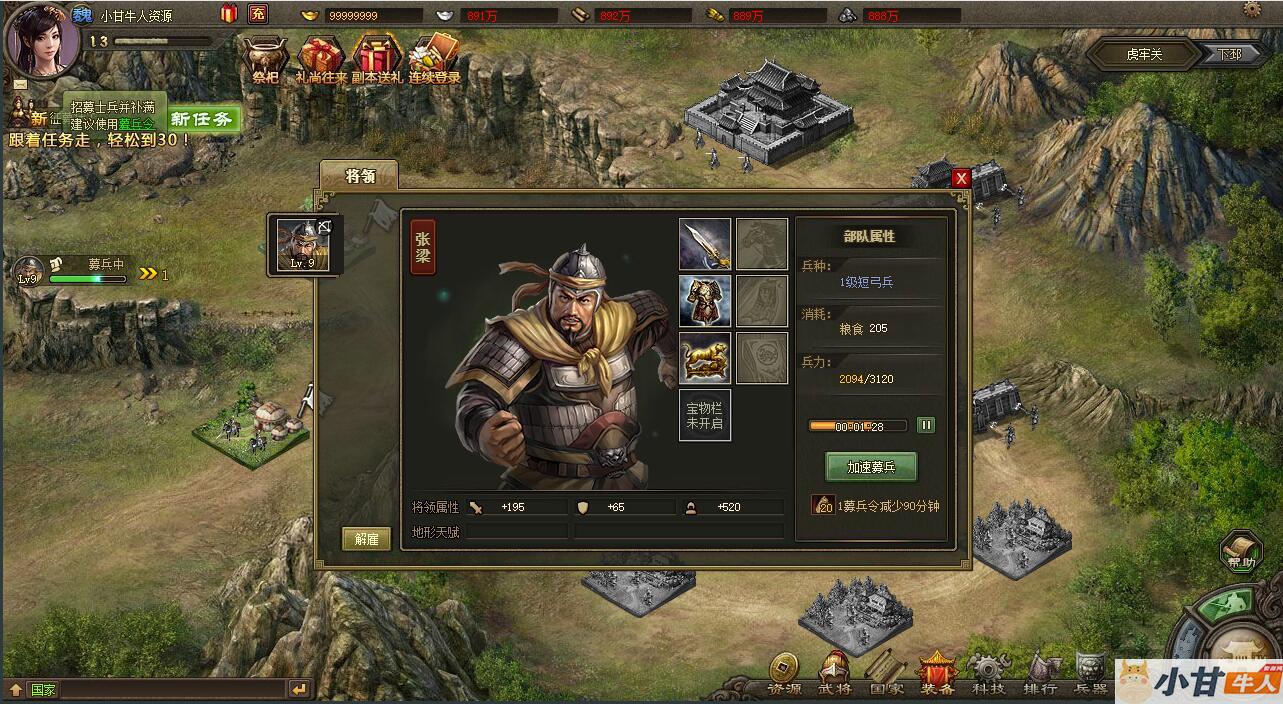Open the 科技 technology menu

pos(988,673)
